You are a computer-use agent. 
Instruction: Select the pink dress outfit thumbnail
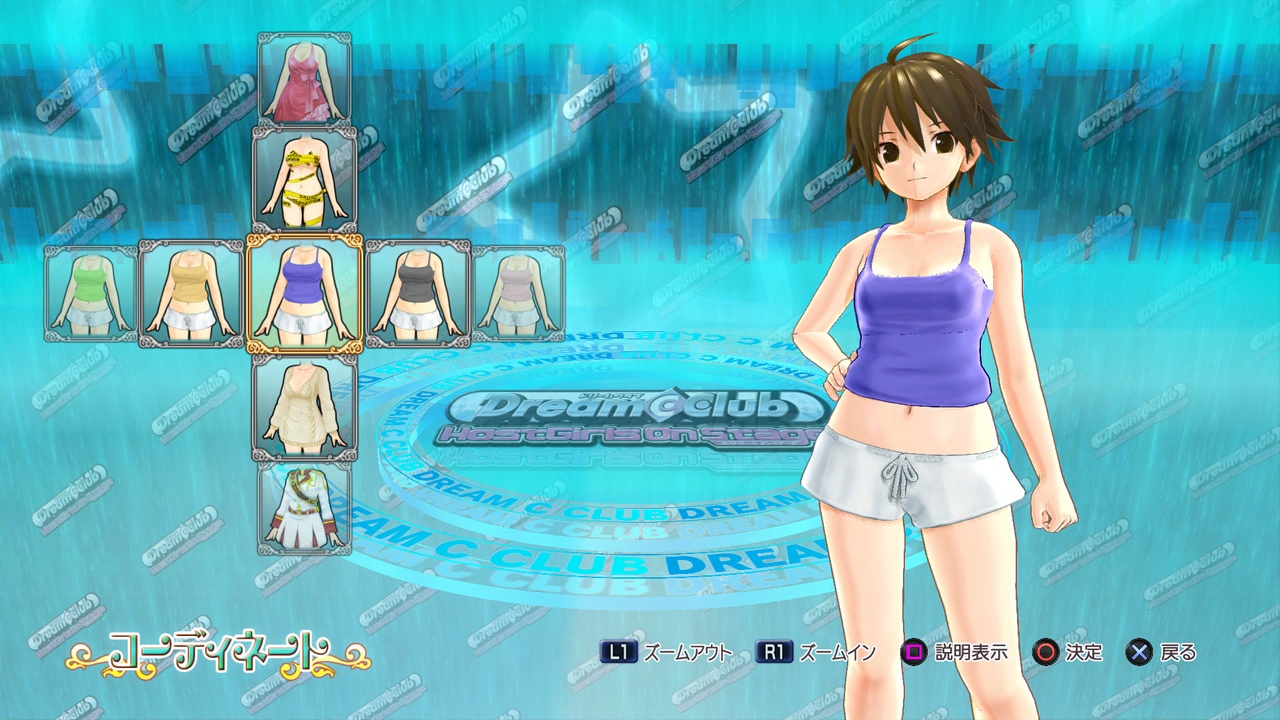tap(305, 80)
